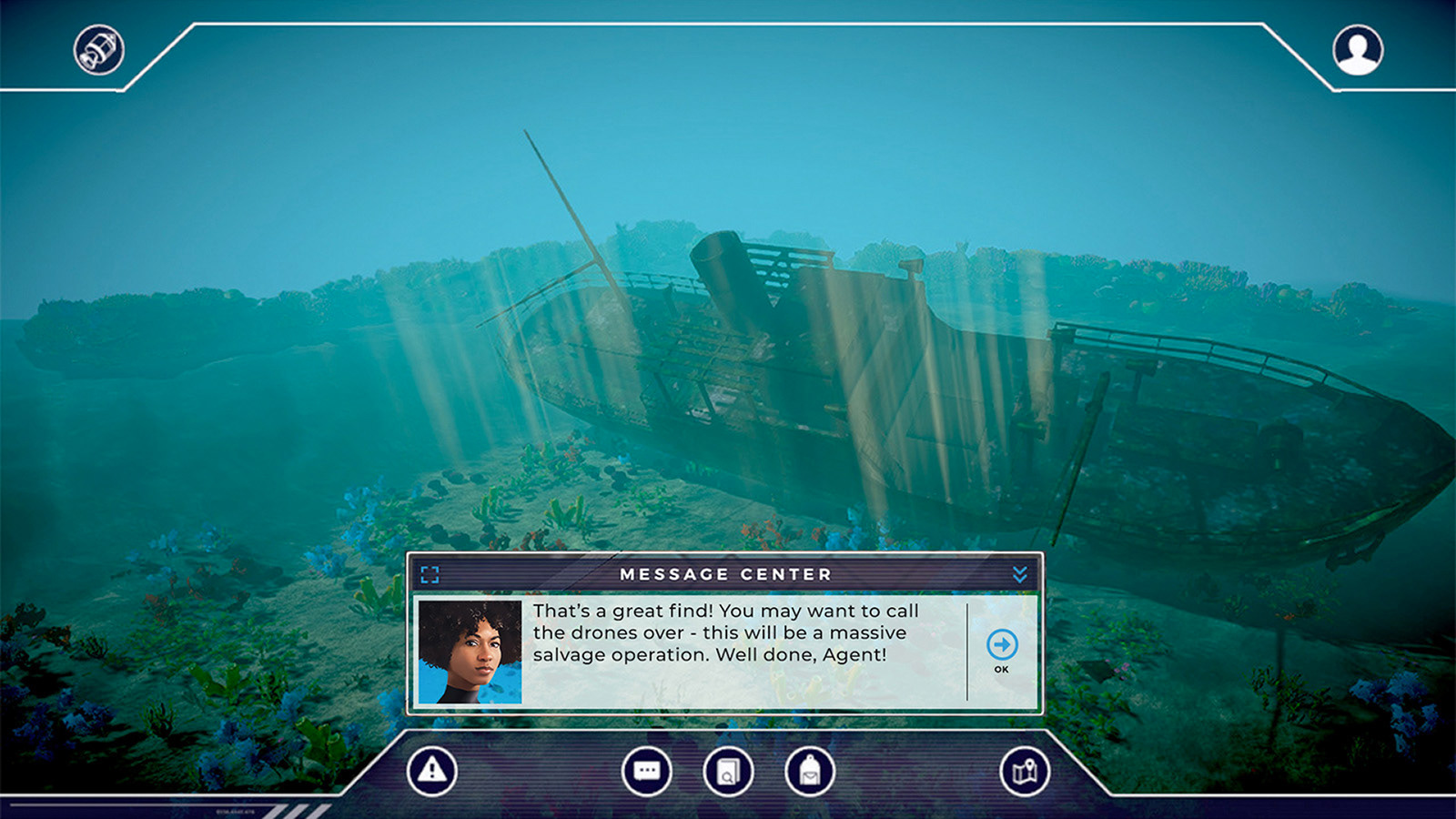
Task: Open the player profile icon
Action: (1358, 50)
